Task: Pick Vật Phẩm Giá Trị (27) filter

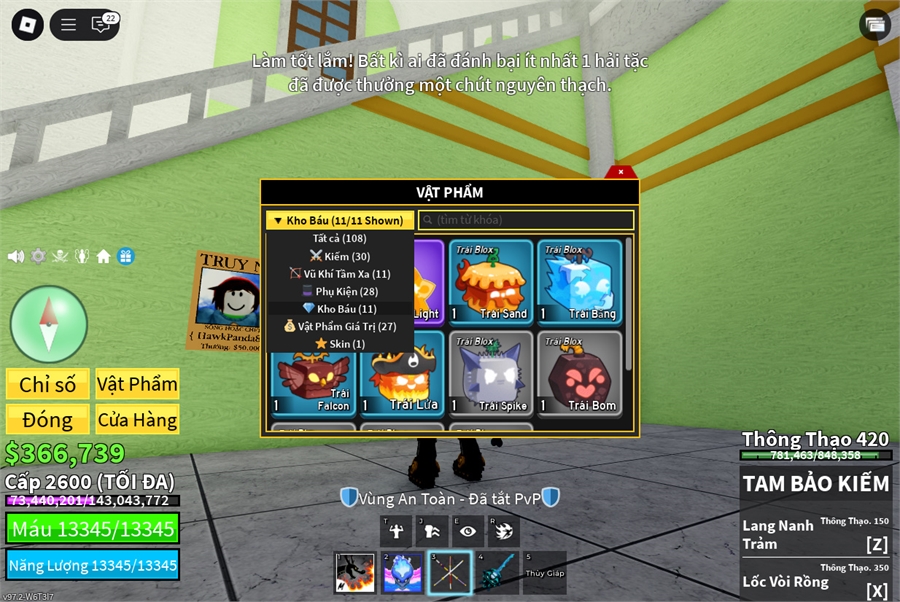Action: (340, 326)
